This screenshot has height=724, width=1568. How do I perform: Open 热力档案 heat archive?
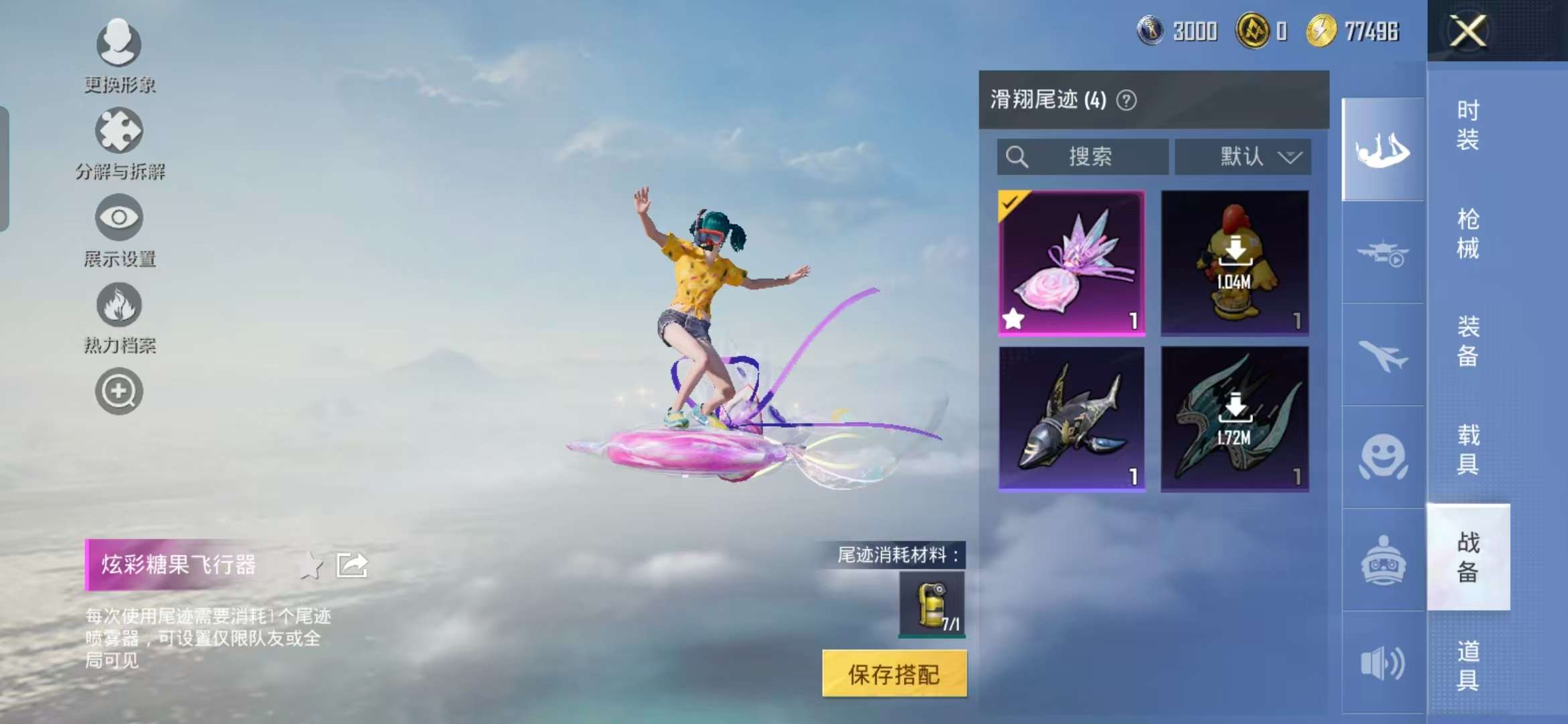click(x=119, y=316)
